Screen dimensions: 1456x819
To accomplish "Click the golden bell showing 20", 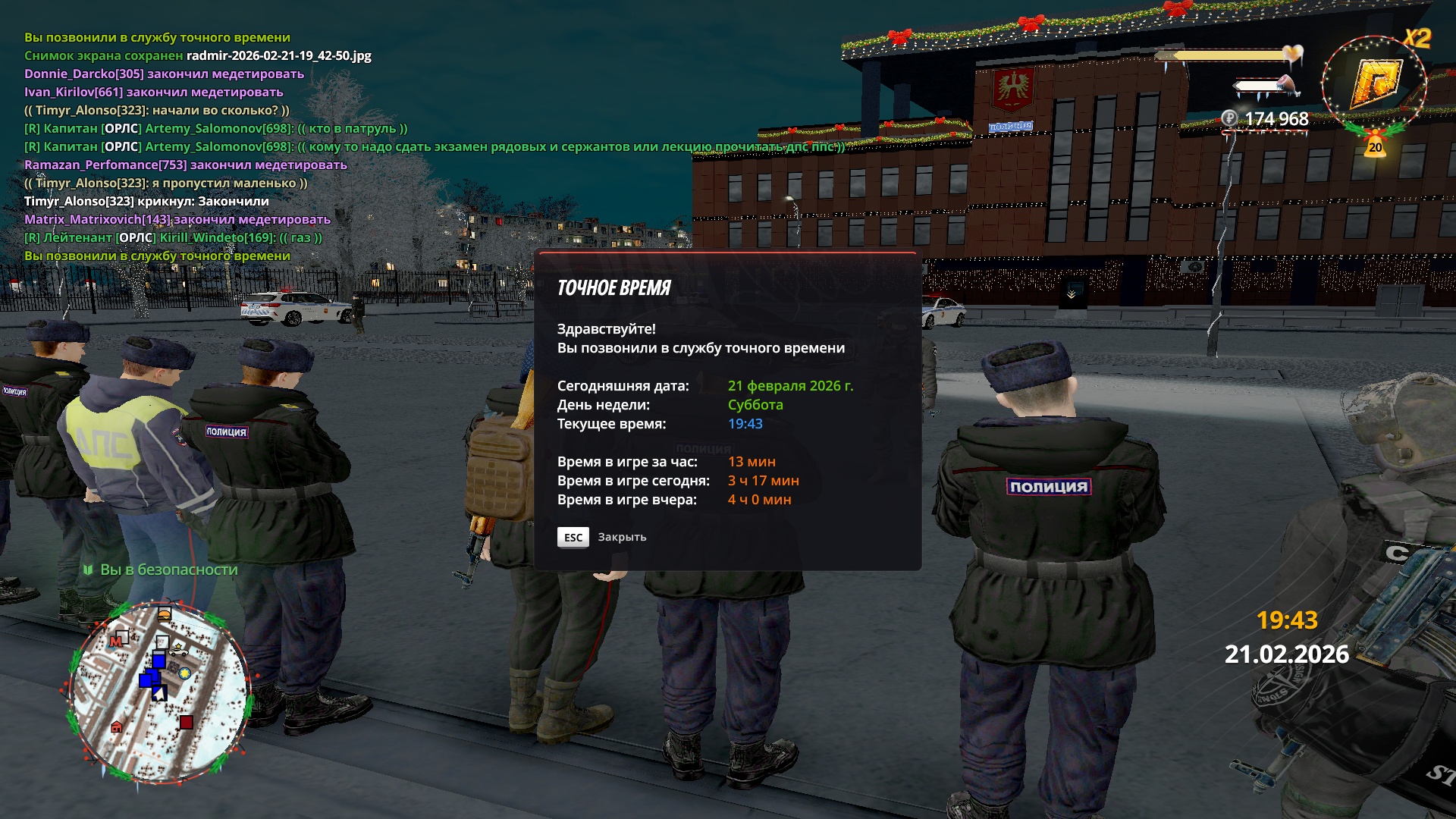I will pyautogui.click(x=1375, y=145).
